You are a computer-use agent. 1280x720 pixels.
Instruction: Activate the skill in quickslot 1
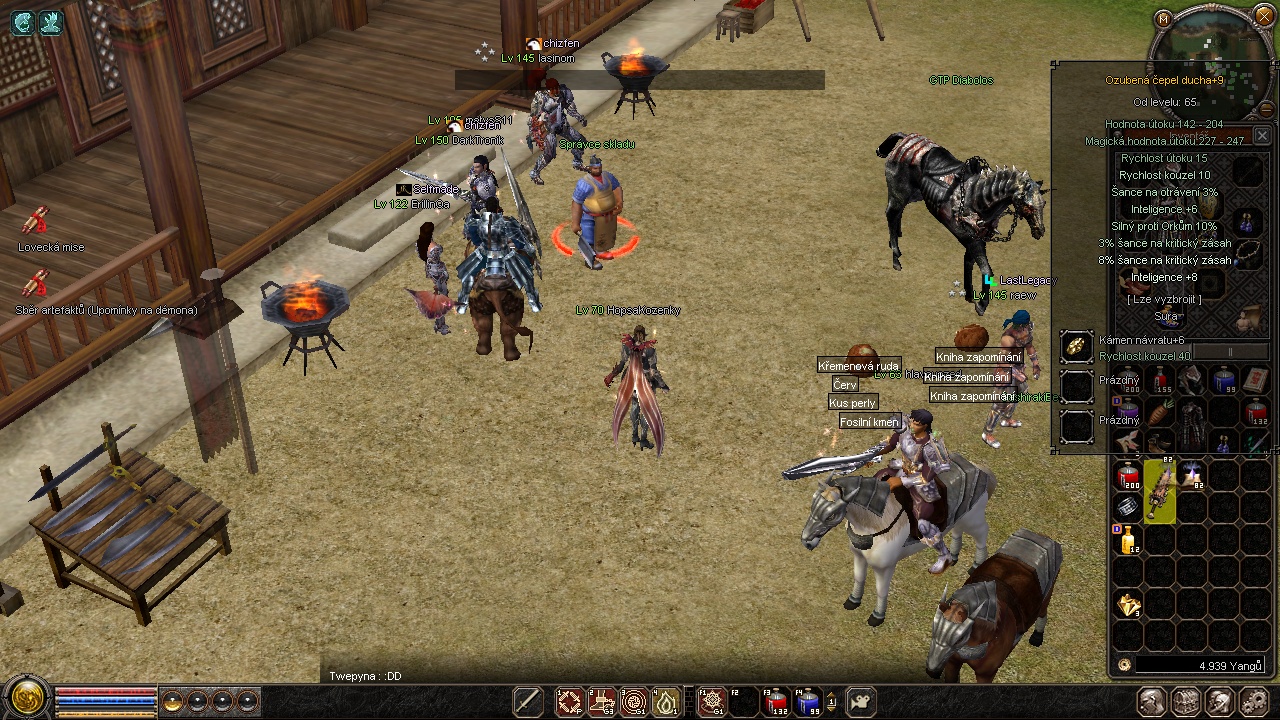tap(570, 702)
